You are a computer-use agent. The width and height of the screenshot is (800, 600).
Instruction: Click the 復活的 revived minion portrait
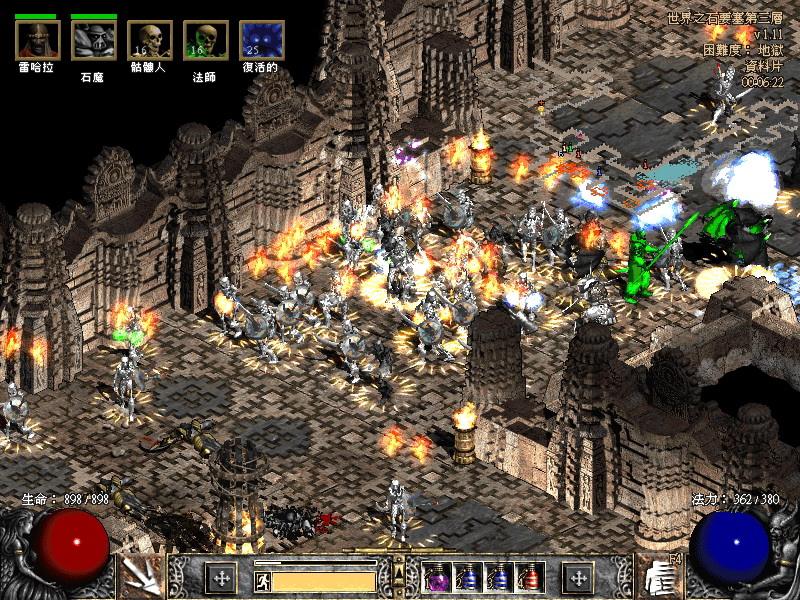261,40
